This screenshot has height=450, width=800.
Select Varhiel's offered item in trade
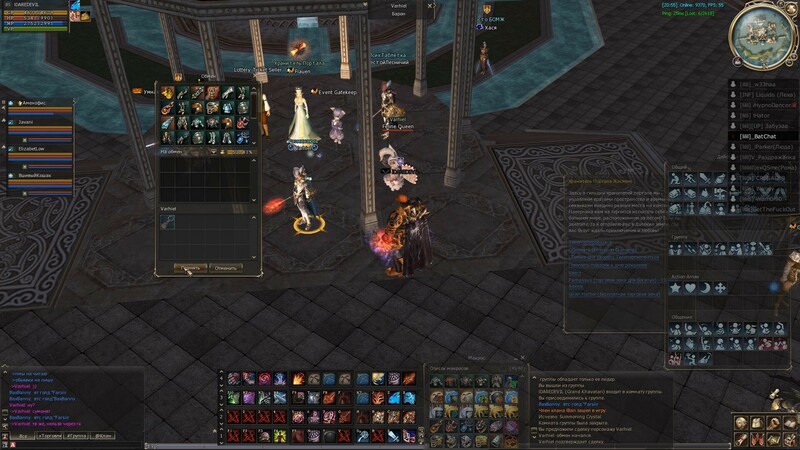pos(168,223)
